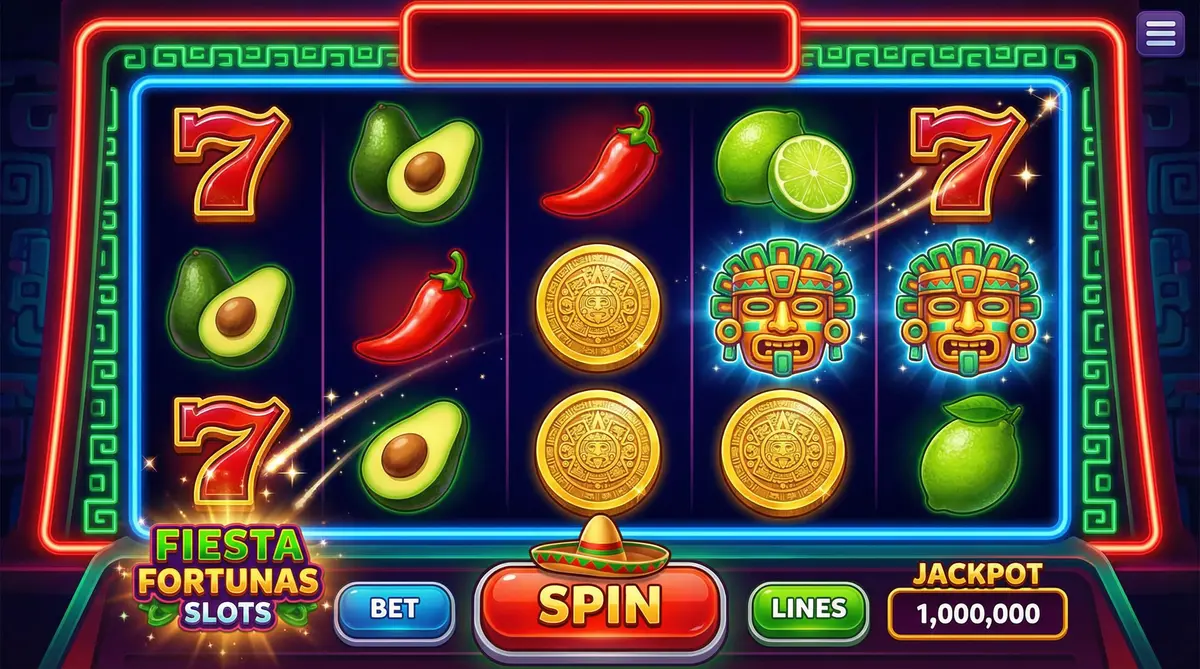Select the green LINES button

[x=808, y=608]
